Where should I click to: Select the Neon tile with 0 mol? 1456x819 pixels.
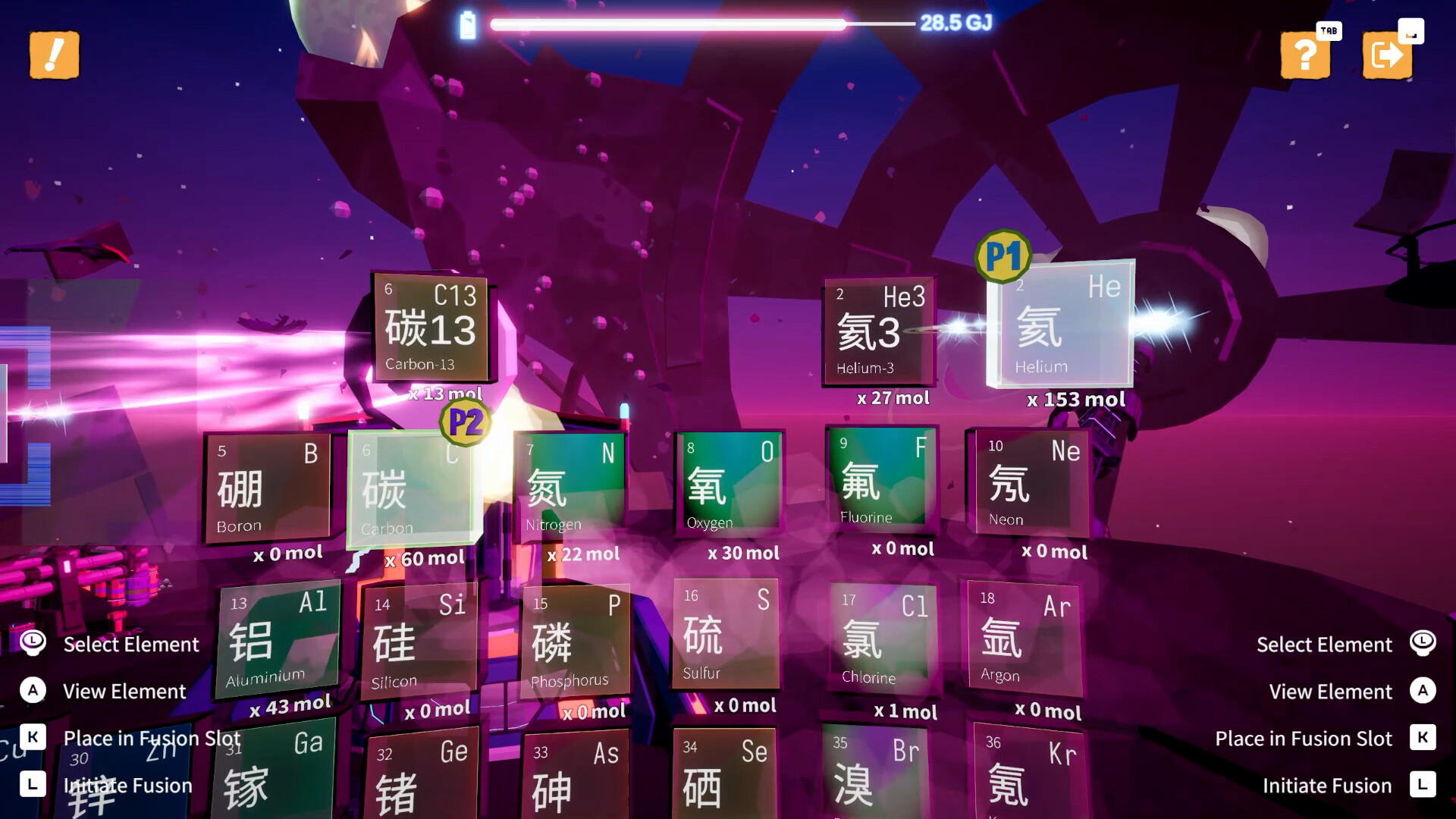[1030, 483]
